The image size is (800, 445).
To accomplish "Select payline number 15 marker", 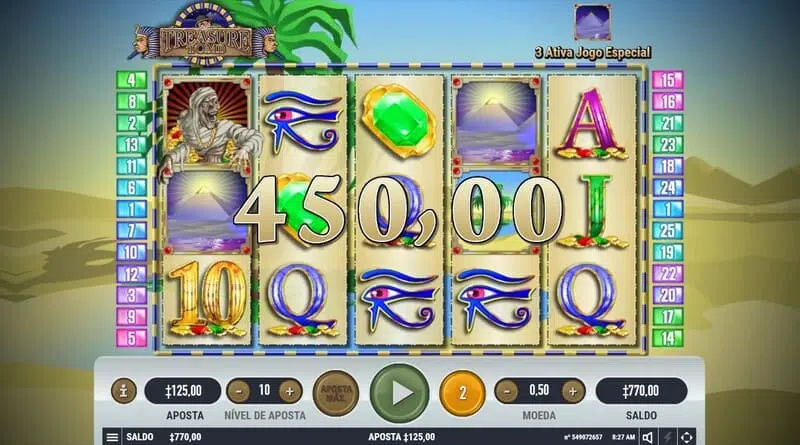I will [667, 79].
